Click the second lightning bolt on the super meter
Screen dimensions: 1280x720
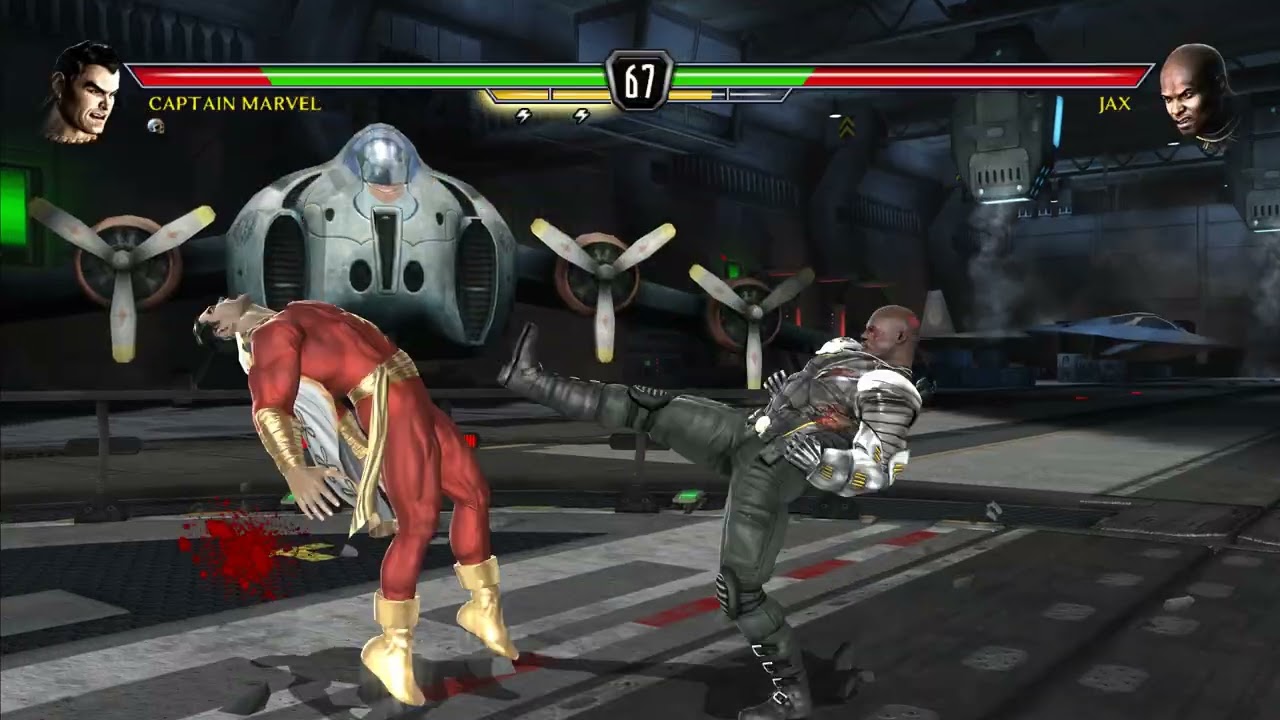(x=583, y=117)
